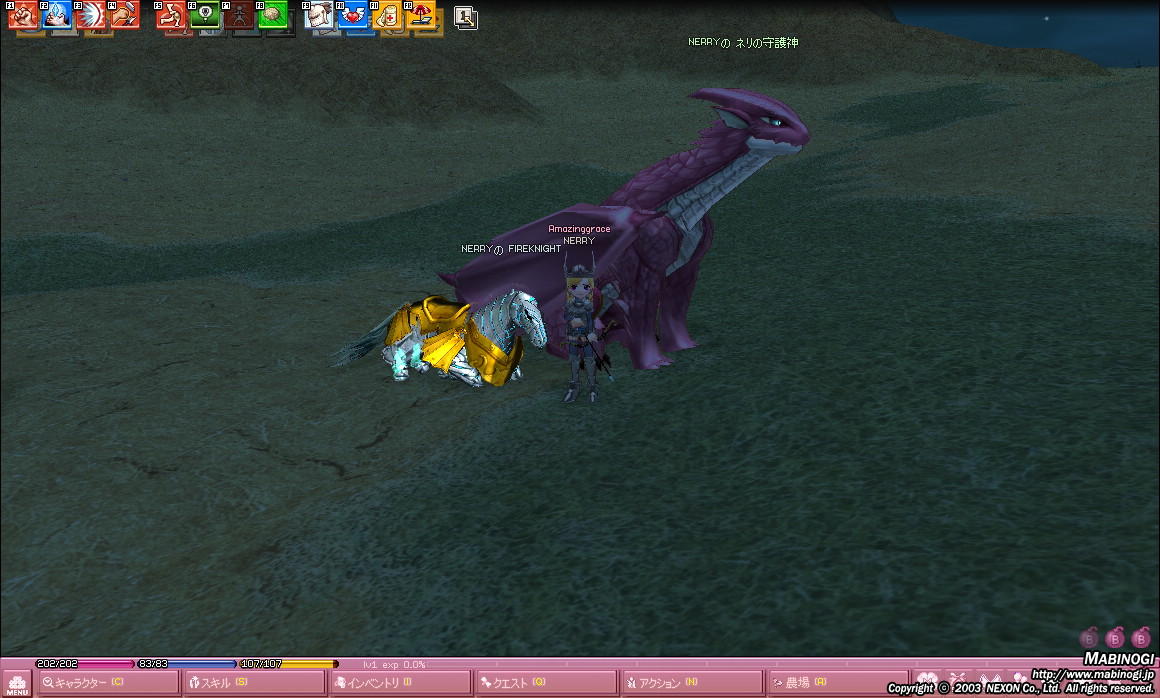Use the red kicking leg skill

171,14
